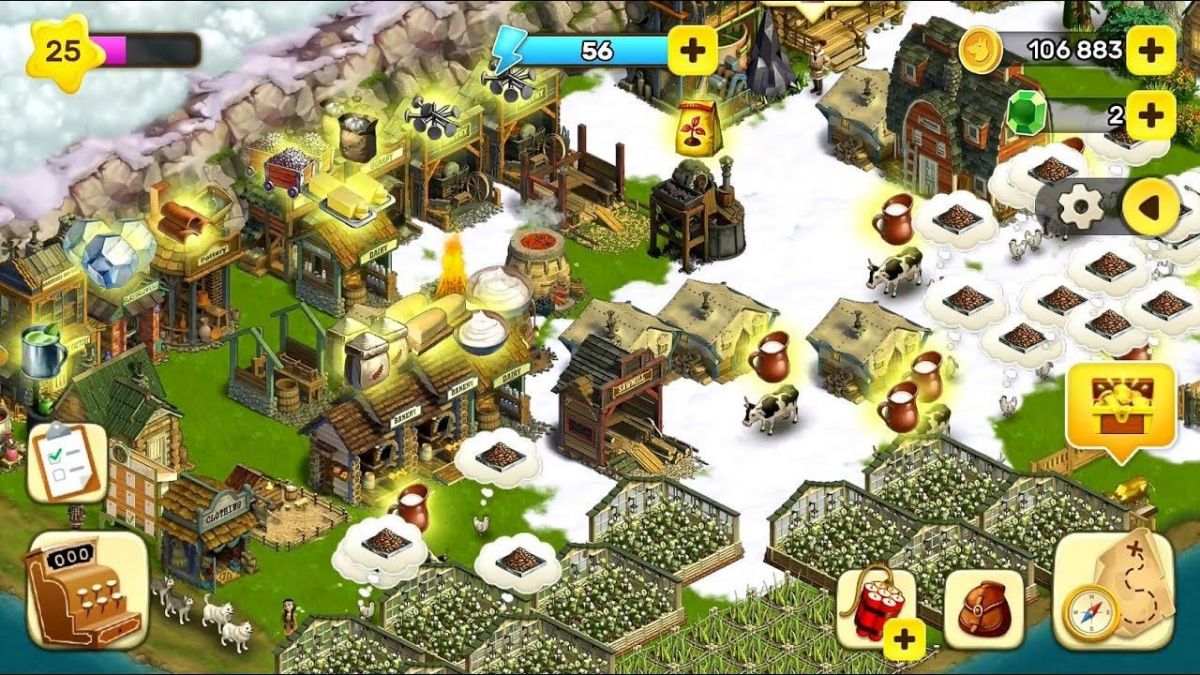The width and height of the screenshot is (1200, 675).
Task: Open the settings gear
Action: 1081,207
